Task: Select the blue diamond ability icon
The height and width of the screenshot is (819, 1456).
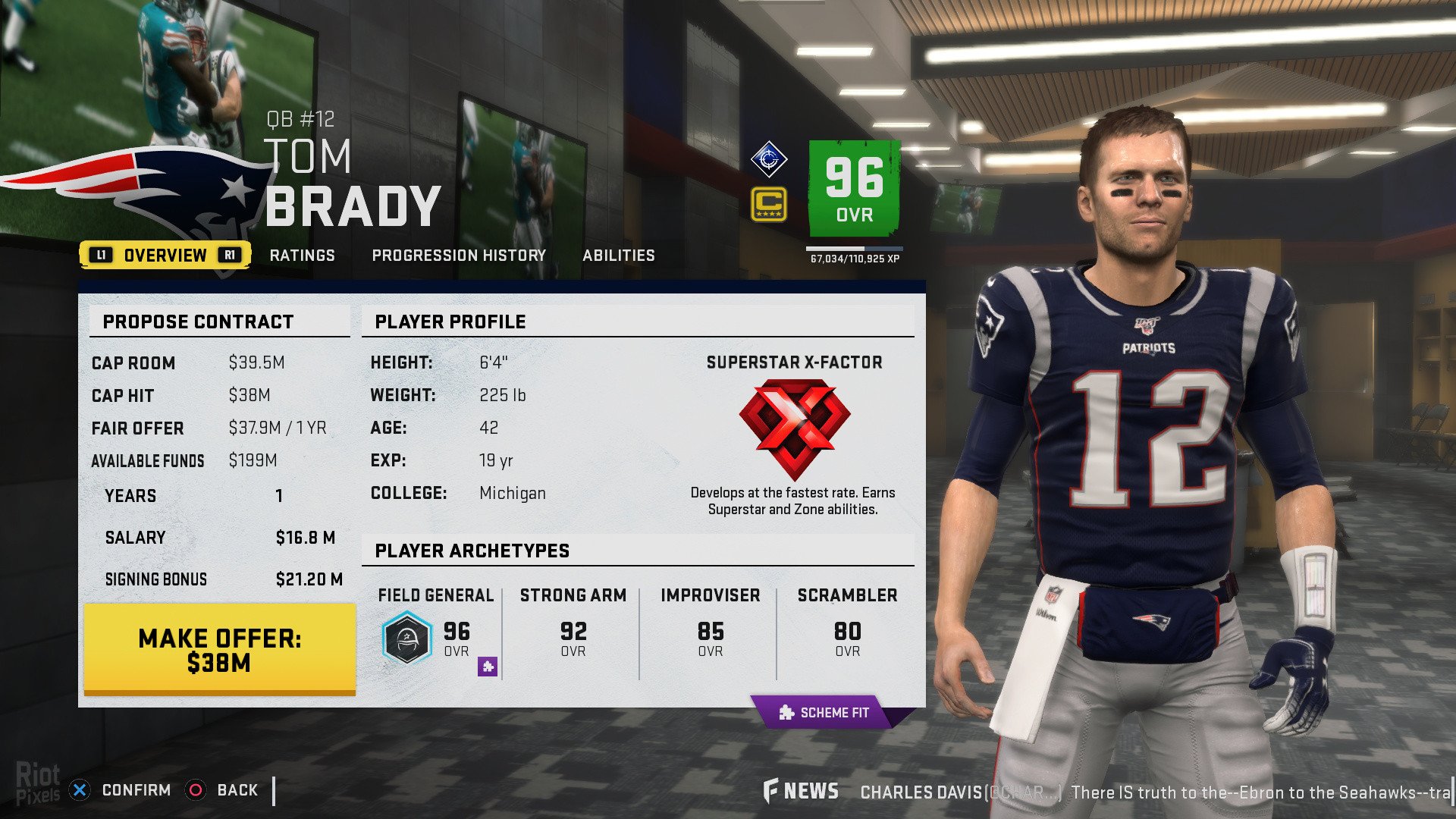Action: (769, 159)
